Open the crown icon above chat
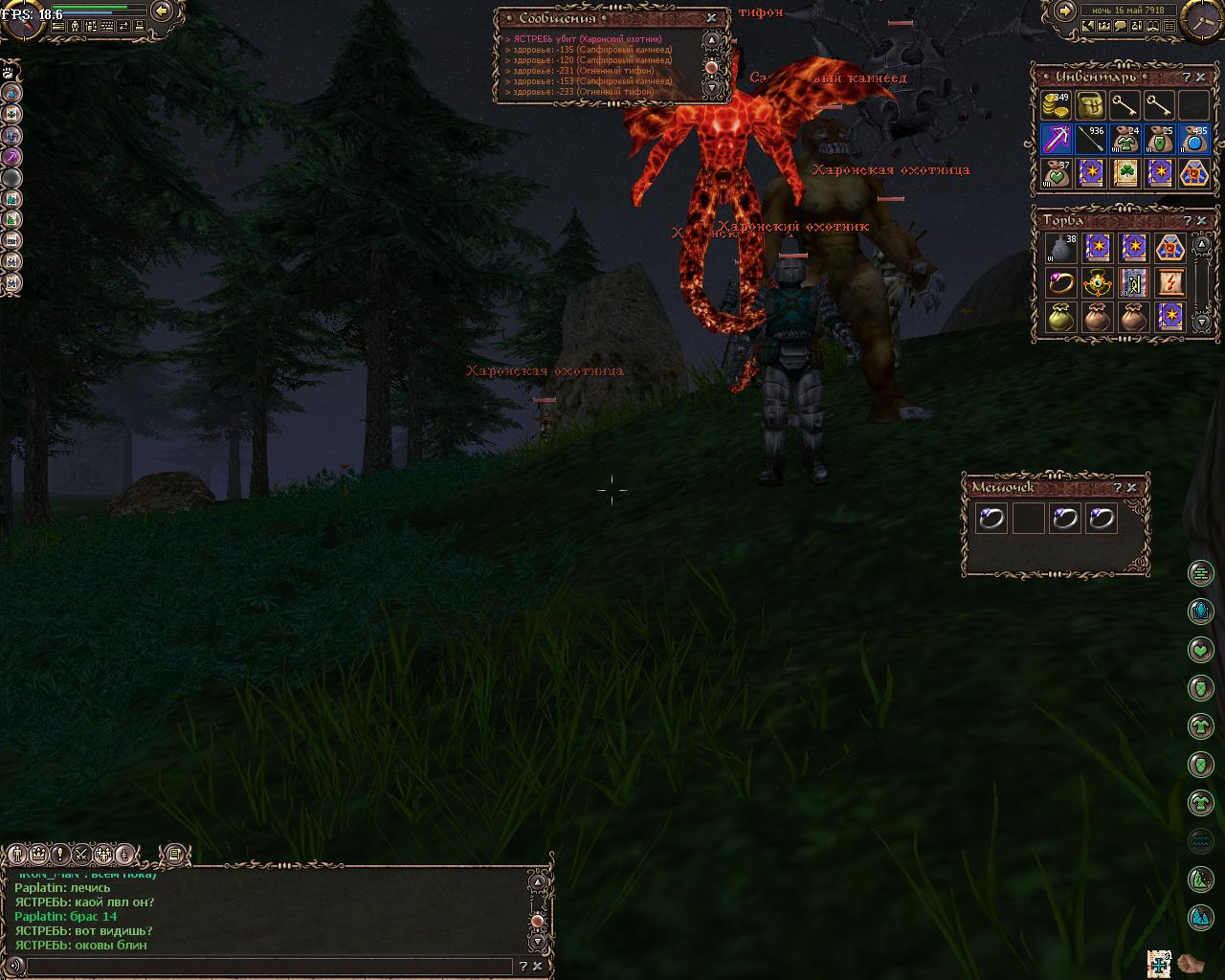1225x980 pixels. pyautogui.click(x=39, y=854)
